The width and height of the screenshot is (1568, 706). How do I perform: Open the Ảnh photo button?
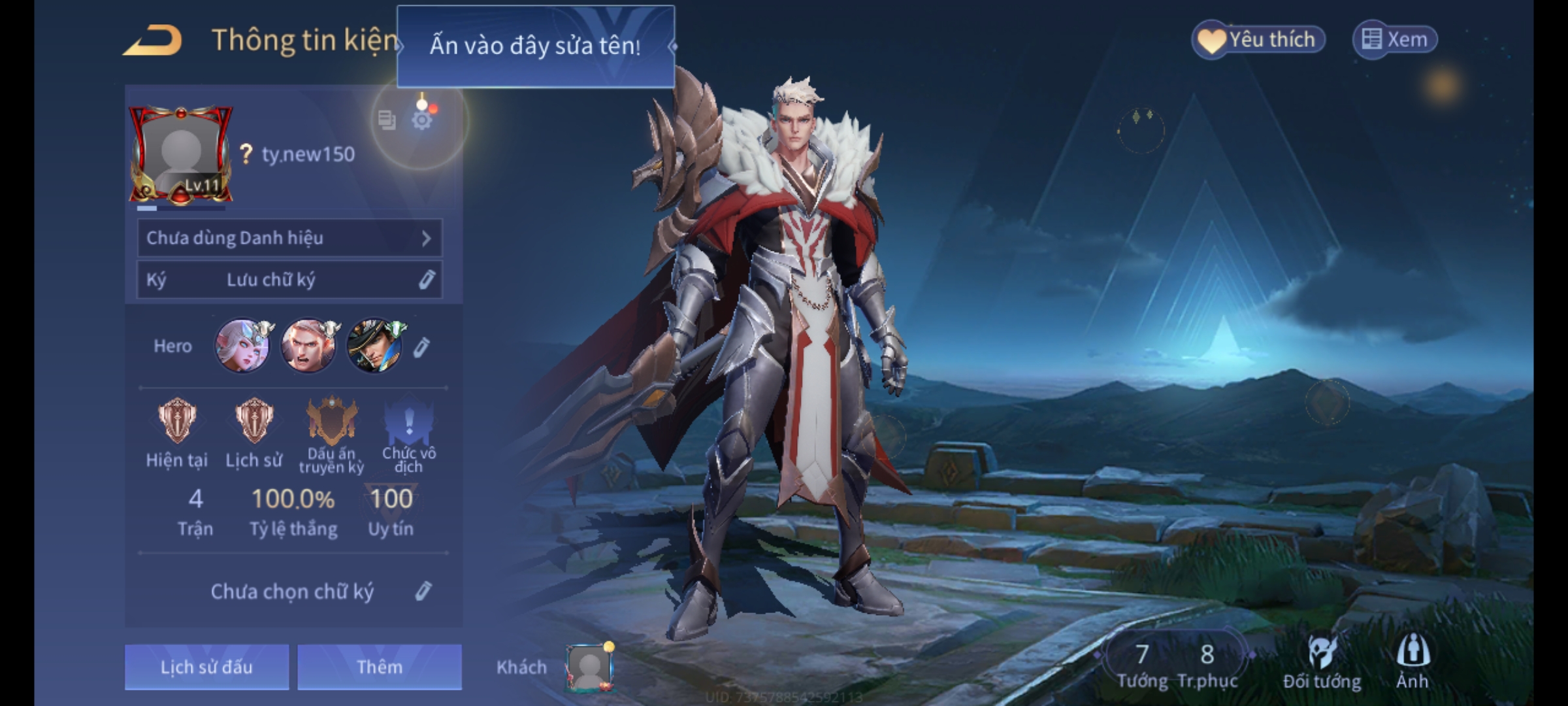coord(1413,662)
